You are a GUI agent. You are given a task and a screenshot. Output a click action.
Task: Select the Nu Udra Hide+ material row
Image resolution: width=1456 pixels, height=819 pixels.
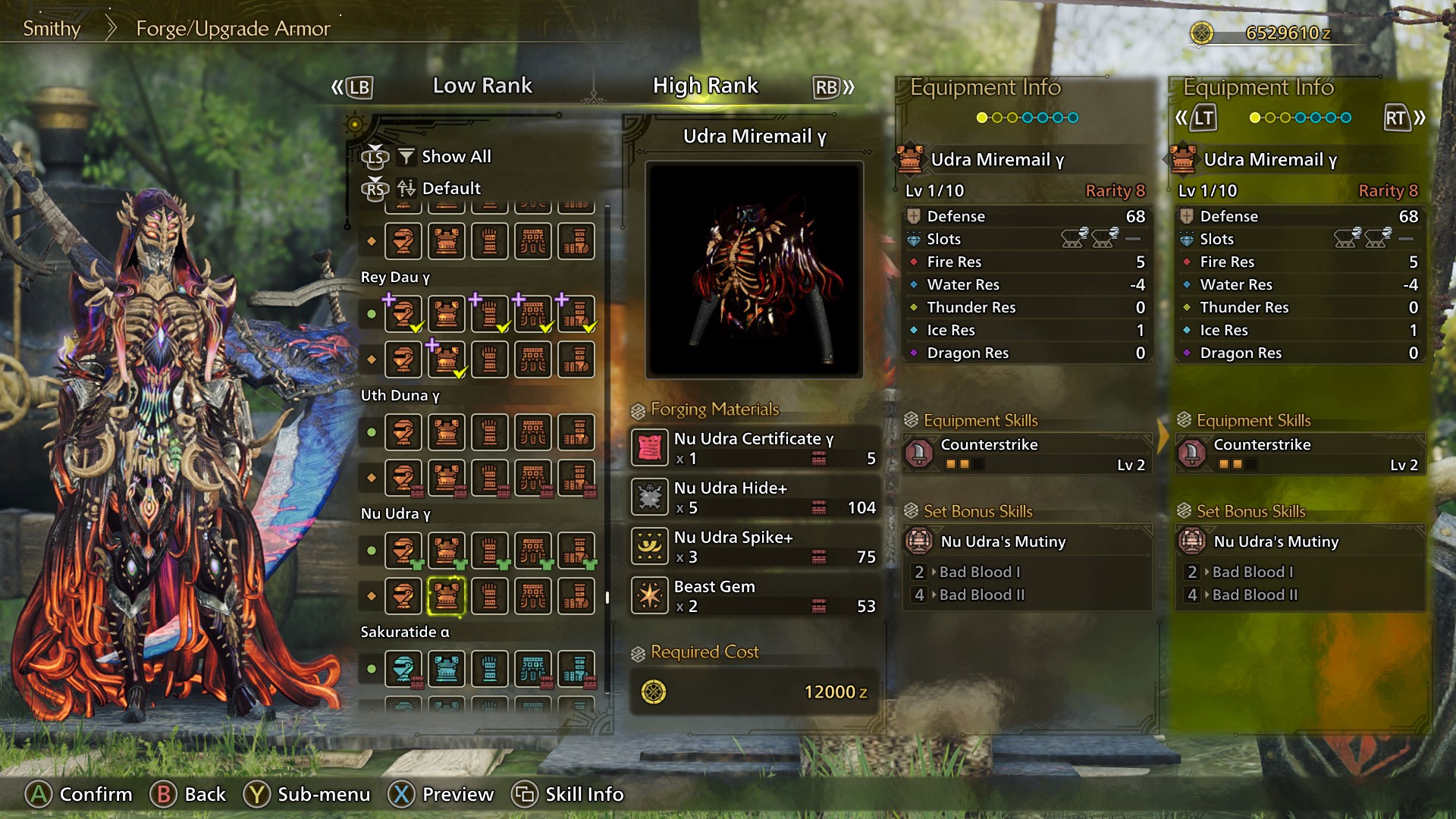tap(755, 497)
